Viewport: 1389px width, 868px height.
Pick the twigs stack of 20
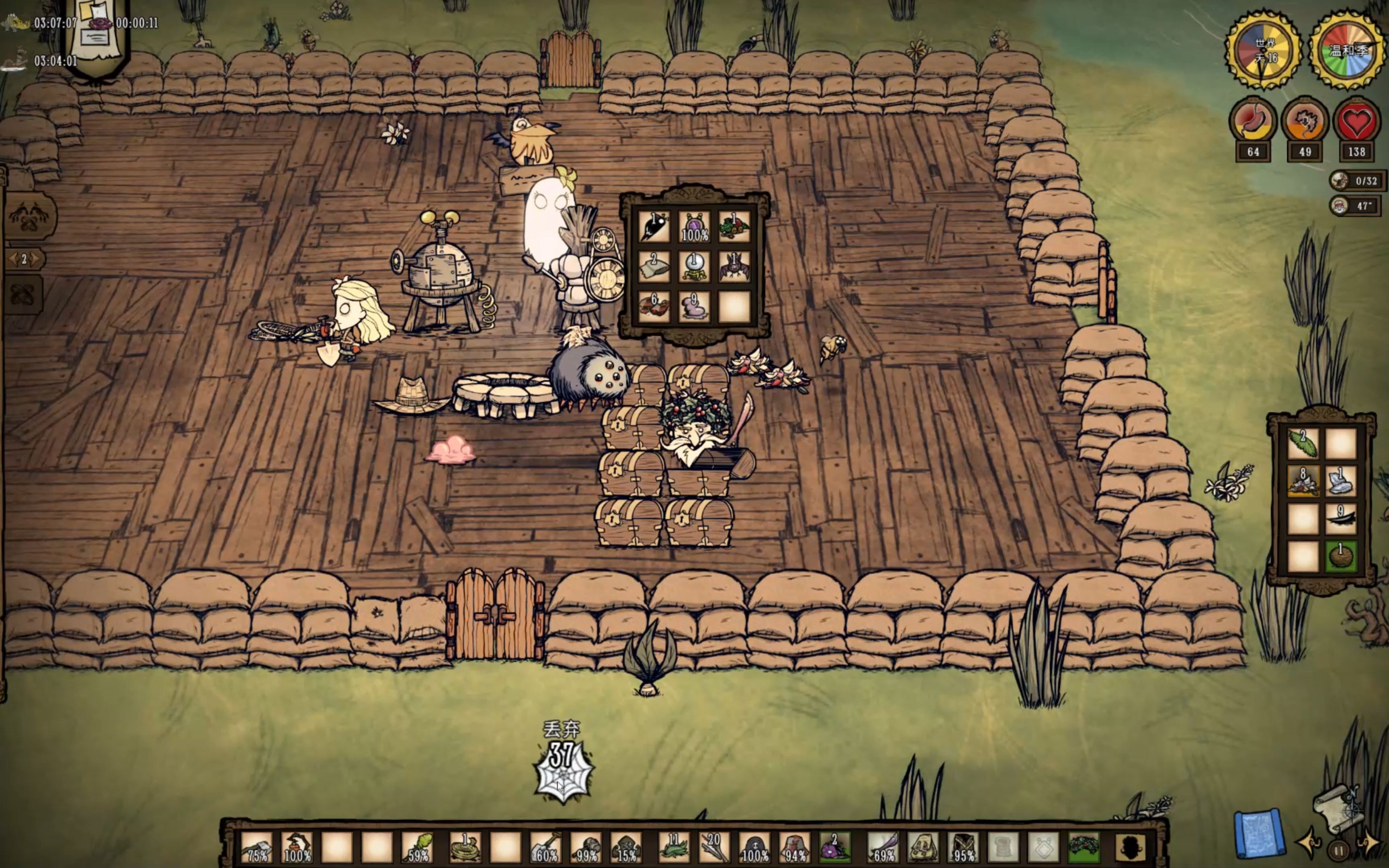point(714,848)
